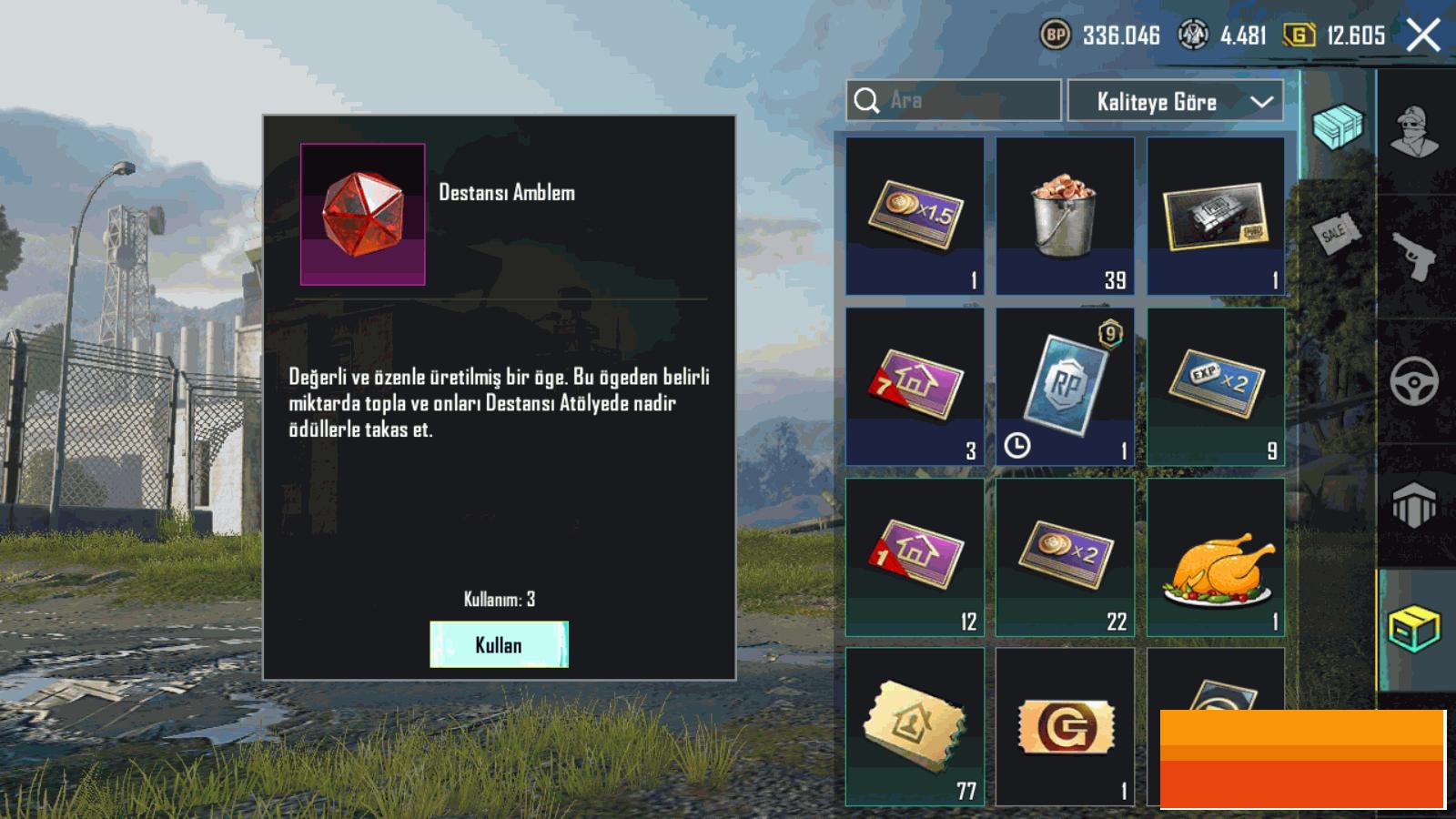This screenshot has height=819, width=1456.
Task: Select the metal crate card item
Action: tap(1216, 216)
